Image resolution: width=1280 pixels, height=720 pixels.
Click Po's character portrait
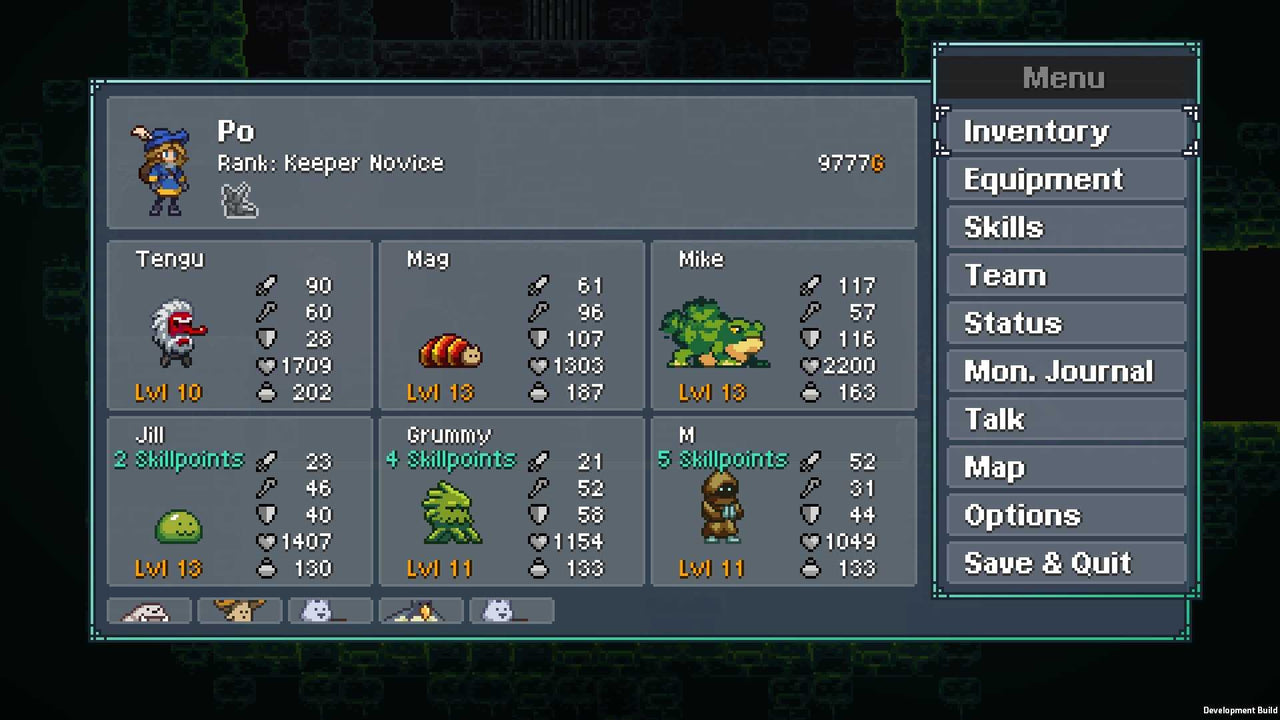click(160, 168)
